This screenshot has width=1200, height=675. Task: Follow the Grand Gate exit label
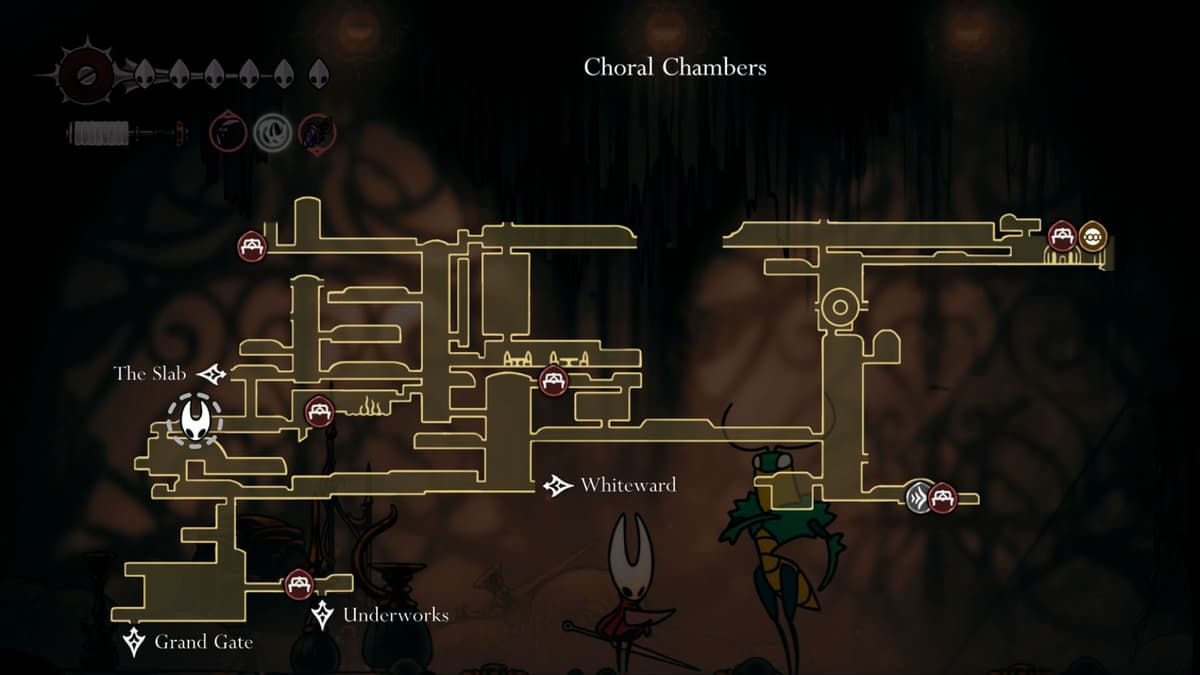click(203, 642)
